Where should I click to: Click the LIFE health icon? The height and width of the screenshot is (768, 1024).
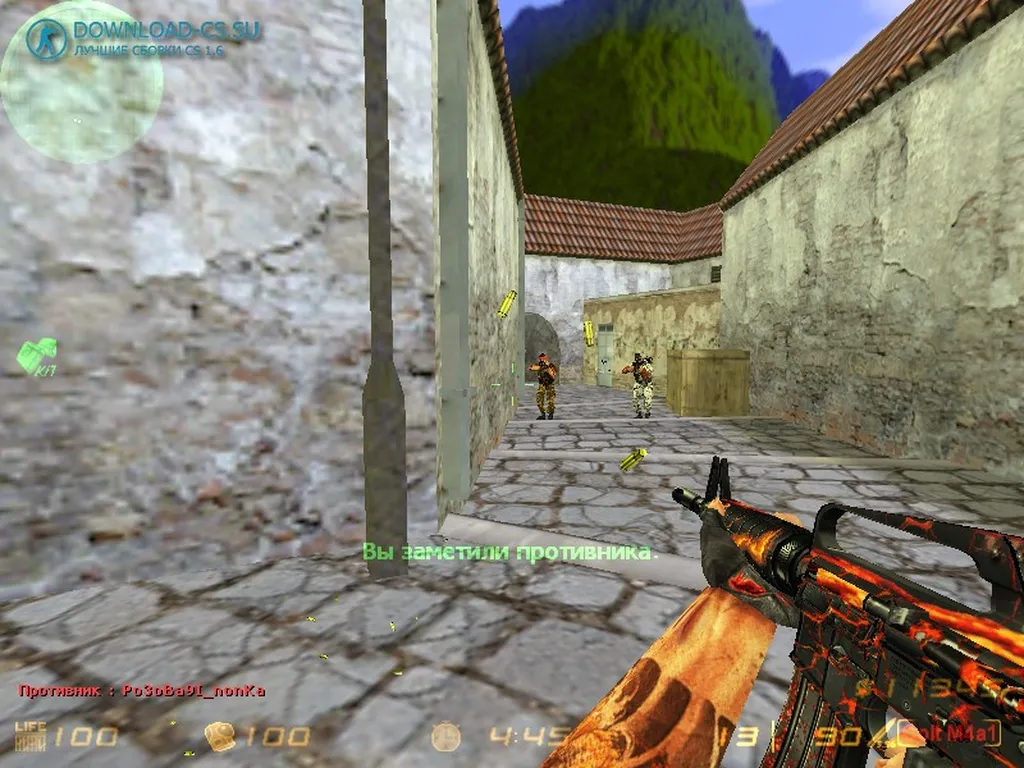coord(30,736)
